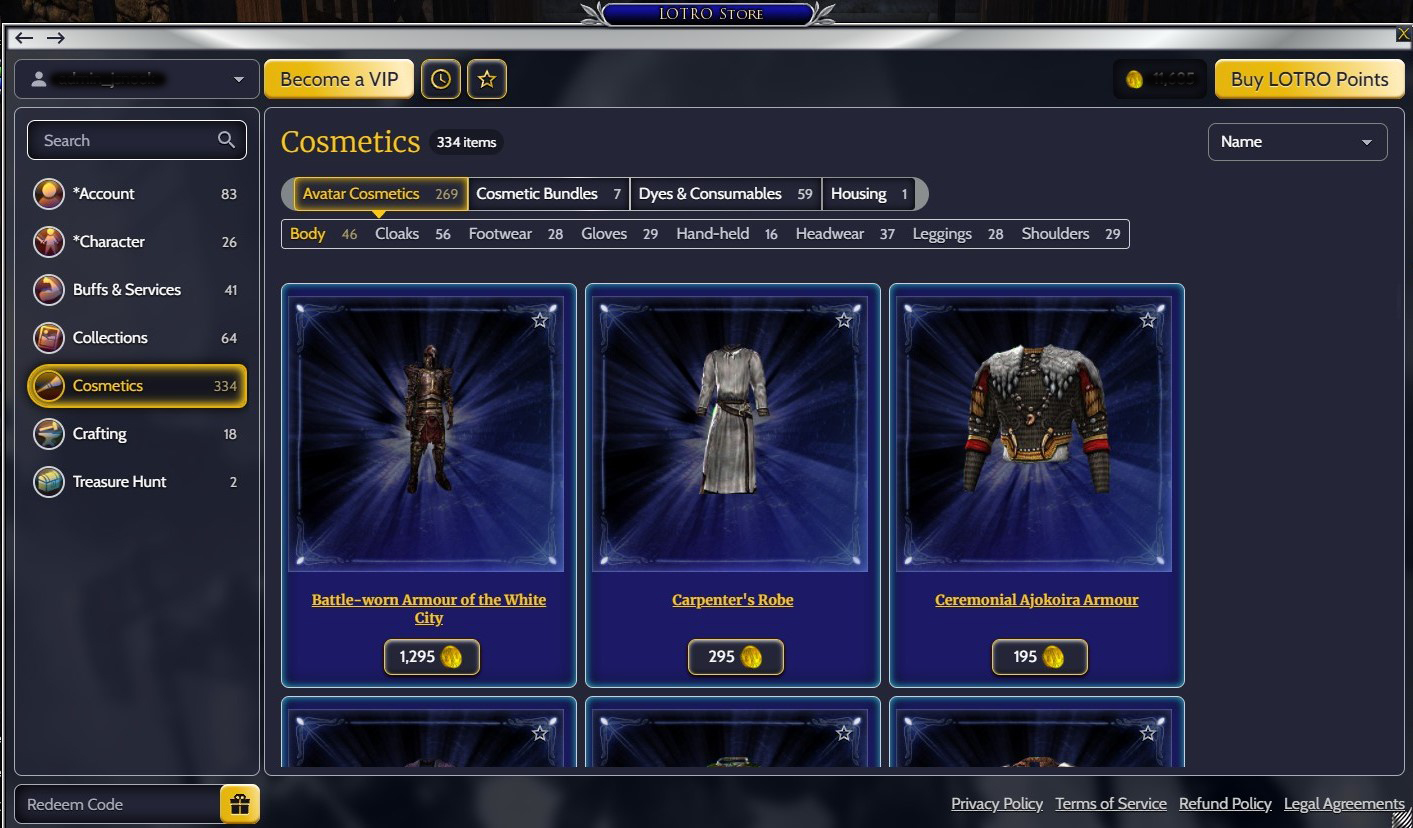Open the Character section in the sidebar

coord(106,241)
